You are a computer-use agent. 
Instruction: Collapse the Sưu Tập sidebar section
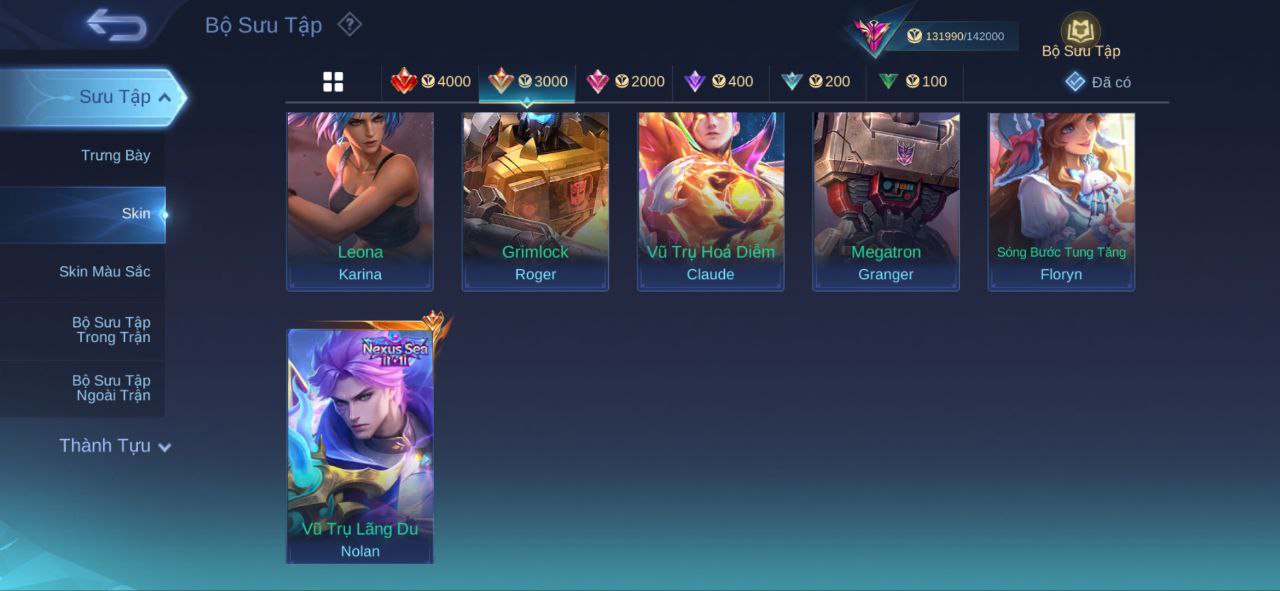pos(164,97)
